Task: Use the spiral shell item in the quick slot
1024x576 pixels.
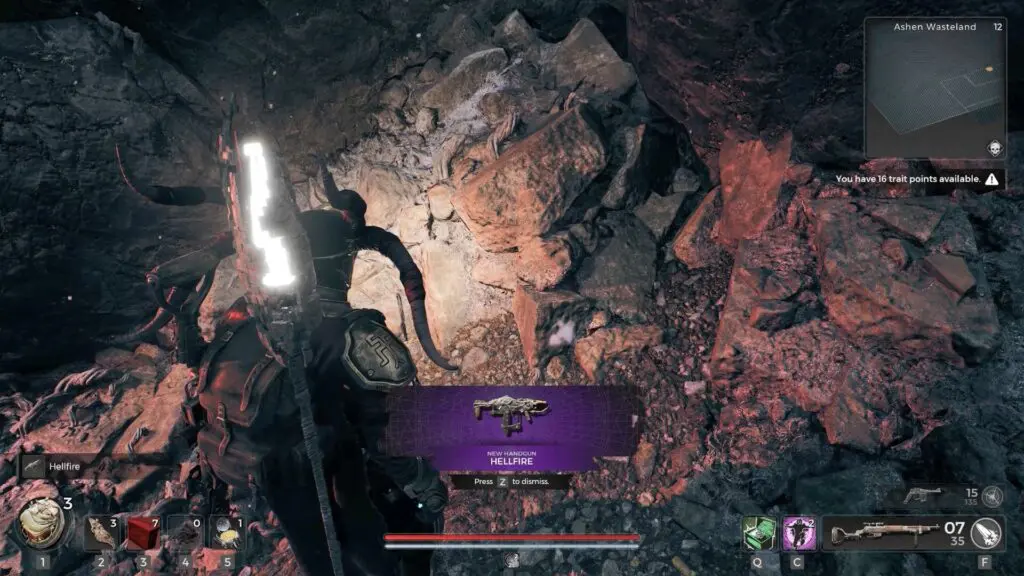Action: [102, 532]
